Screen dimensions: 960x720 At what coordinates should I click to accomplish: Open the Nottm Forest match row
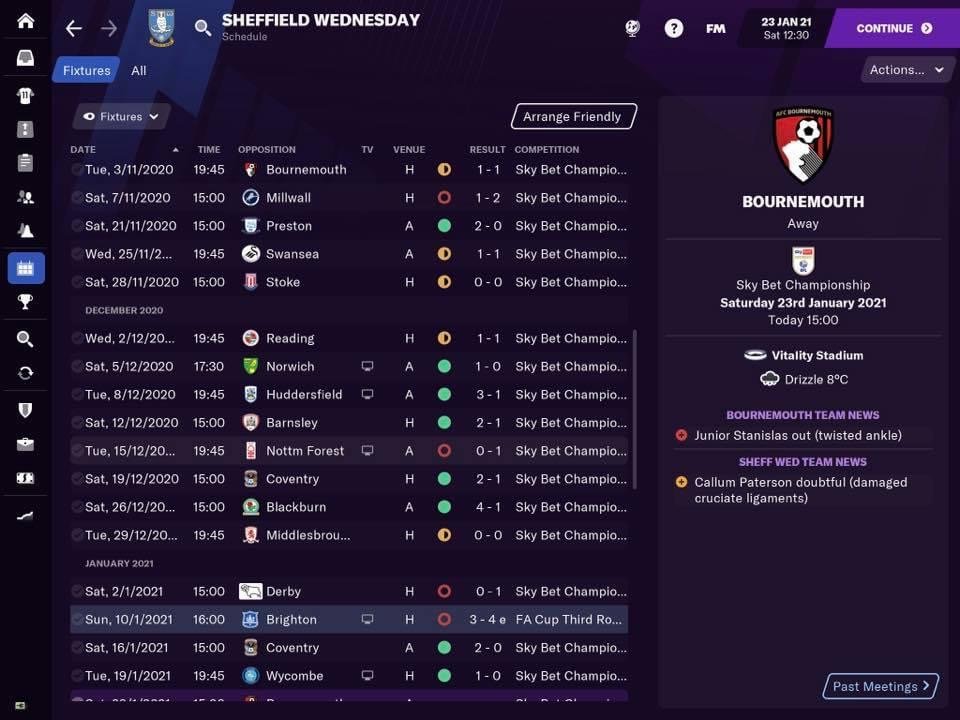[349, 451]
